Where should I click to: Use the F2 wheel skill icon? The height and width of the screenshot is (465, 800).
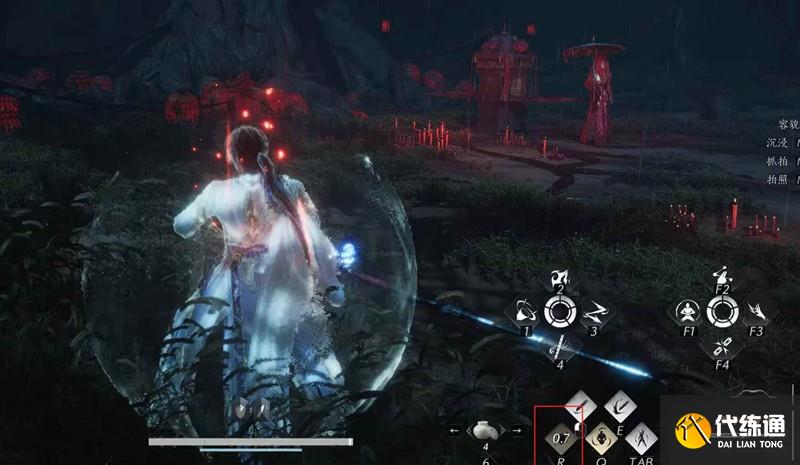pos(721,277)
